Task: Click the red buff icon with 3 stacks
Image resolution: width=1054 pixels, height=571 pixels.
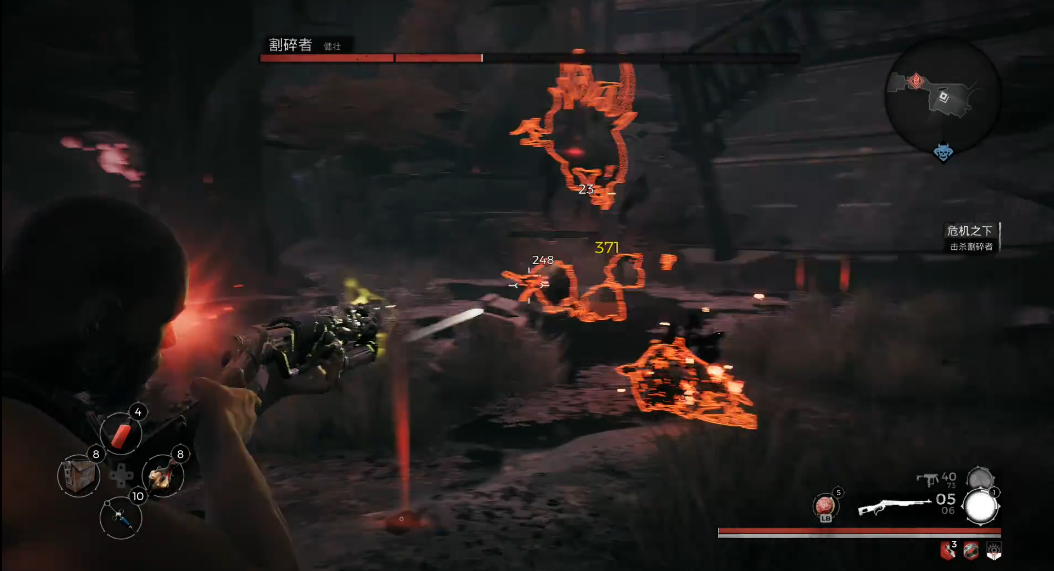Action: click(947, 549)
